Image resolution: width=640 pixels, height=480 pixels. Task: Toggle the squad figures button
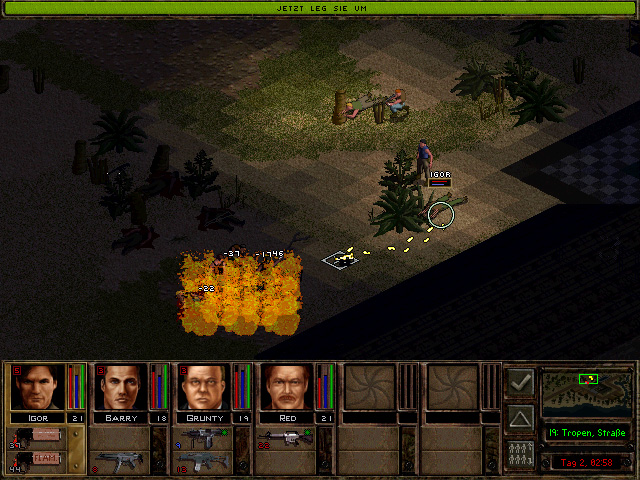(520, 451)
